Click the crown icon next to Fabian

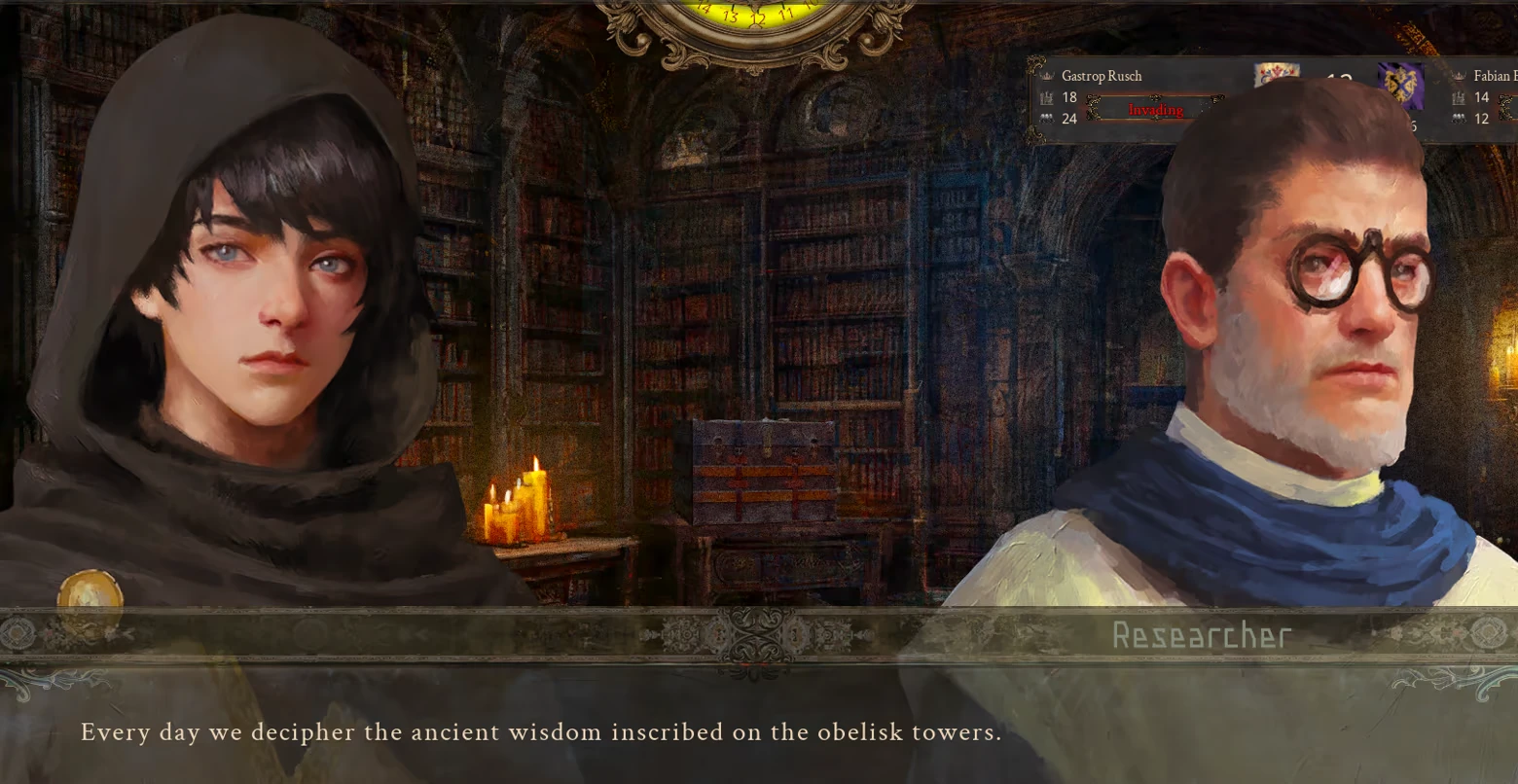coord(1460,76)
